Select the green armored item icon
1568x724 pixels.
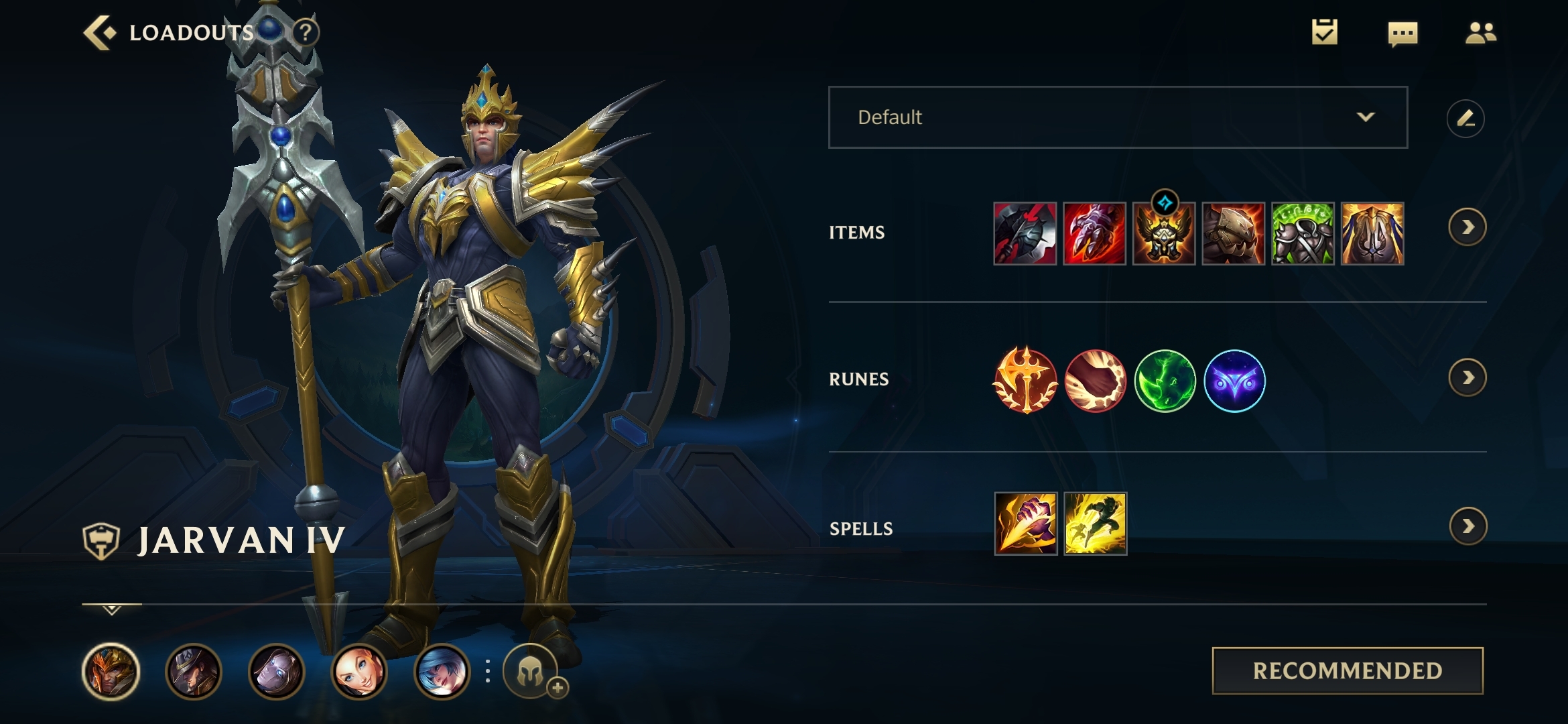tap(1303, 234)
